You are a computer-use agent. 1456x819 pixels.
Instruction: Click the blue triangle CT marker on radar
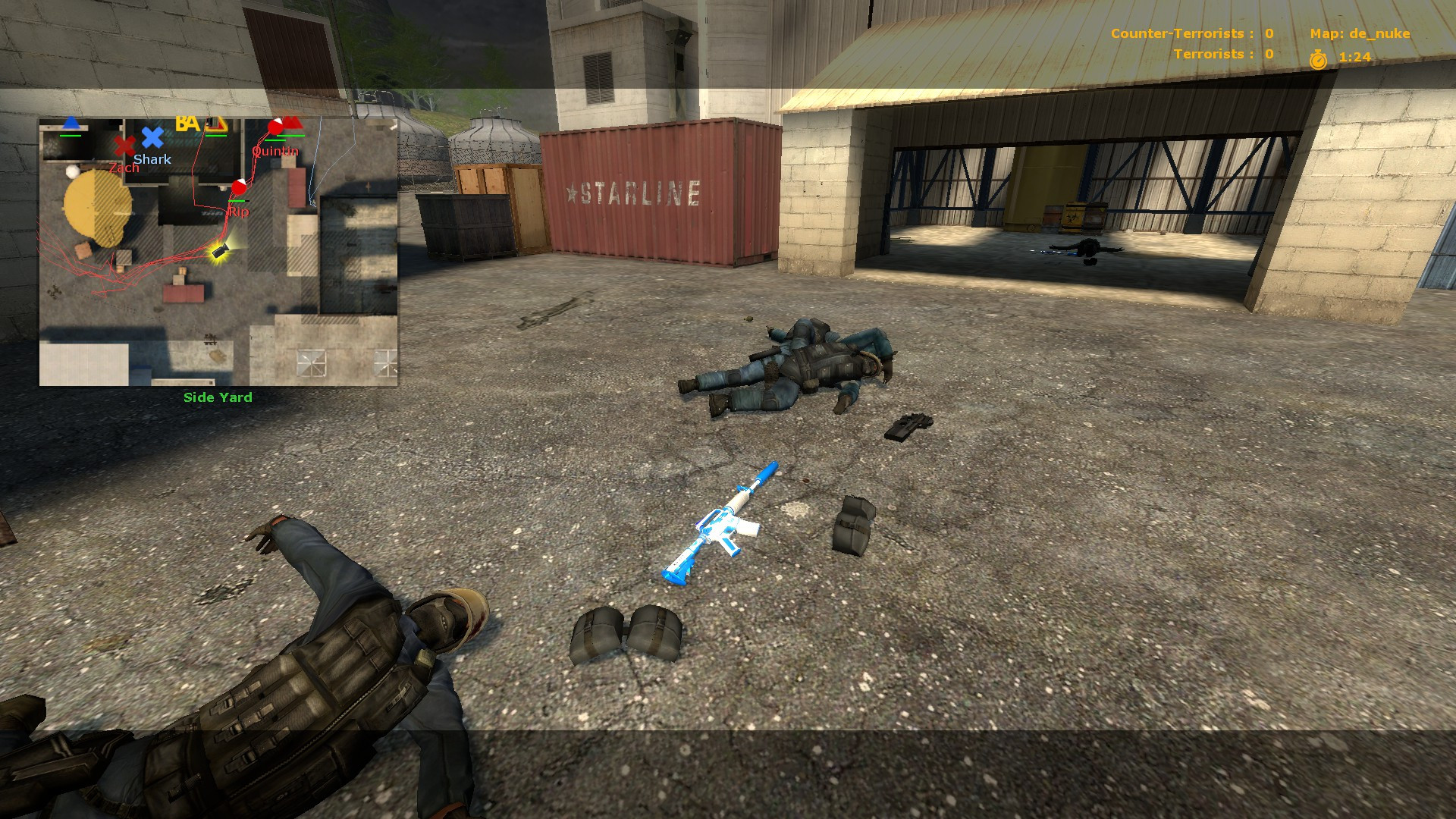point(70,123)
